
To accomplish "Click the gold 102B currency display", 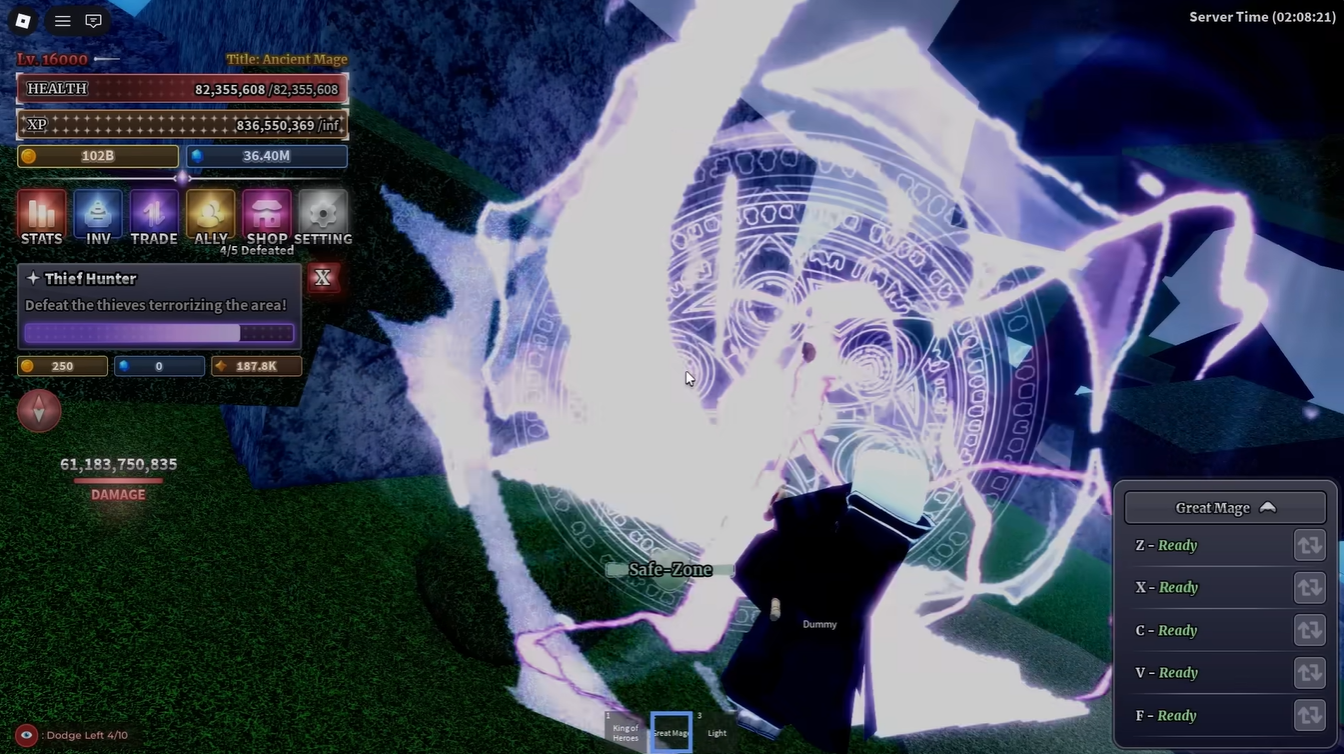I will click(97, 156).
